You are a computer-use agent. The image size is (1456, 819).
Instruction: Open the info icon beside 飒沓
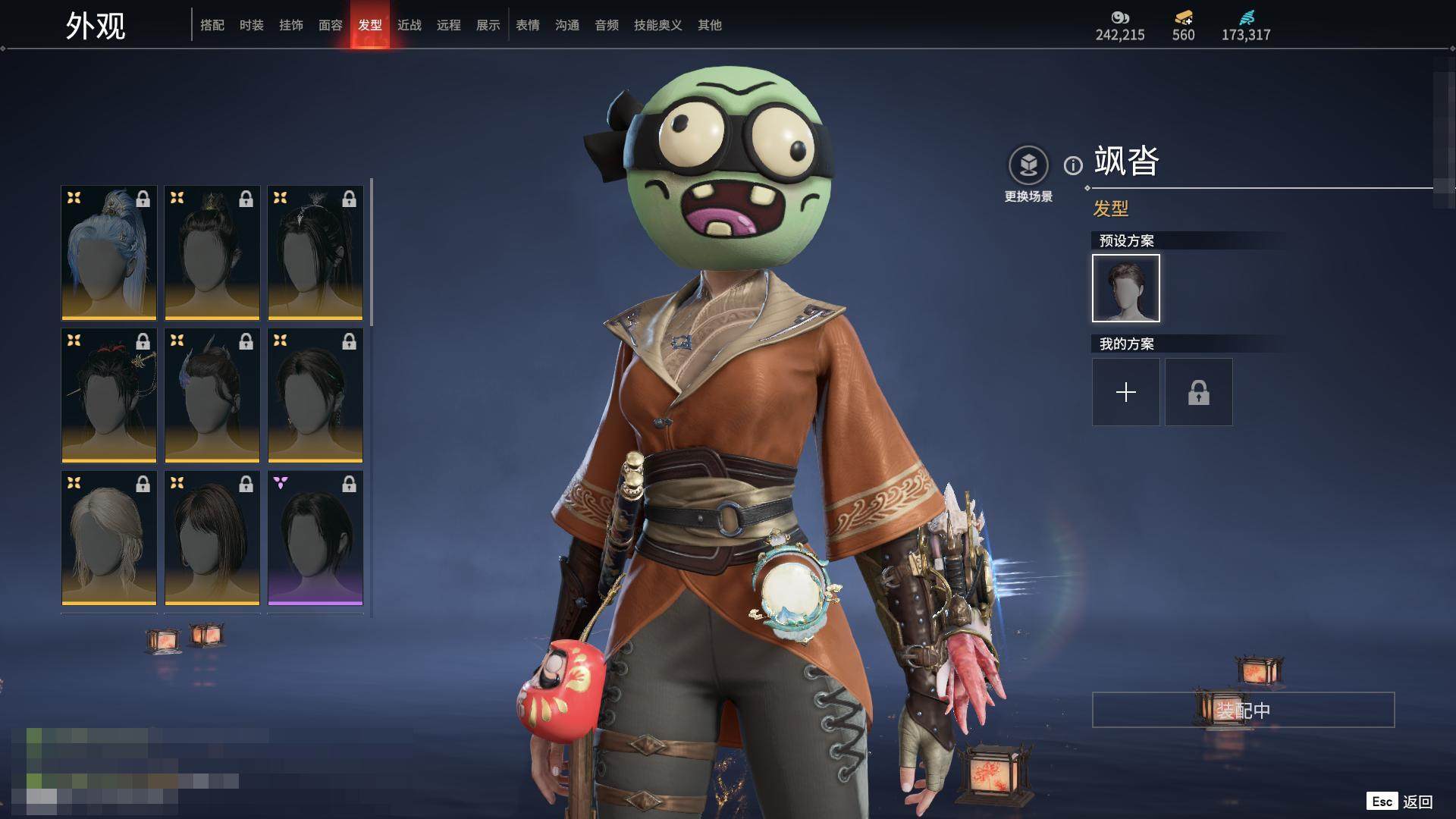[1073, 165]
